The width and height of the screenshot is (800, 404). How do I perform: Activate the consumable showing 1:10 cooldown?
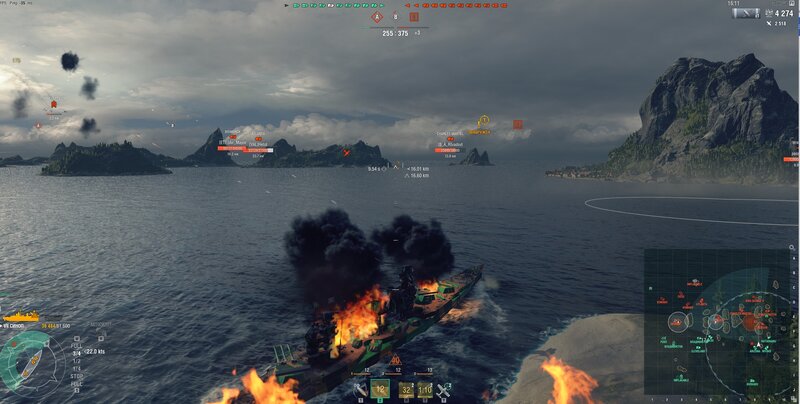tap(425, 390)
